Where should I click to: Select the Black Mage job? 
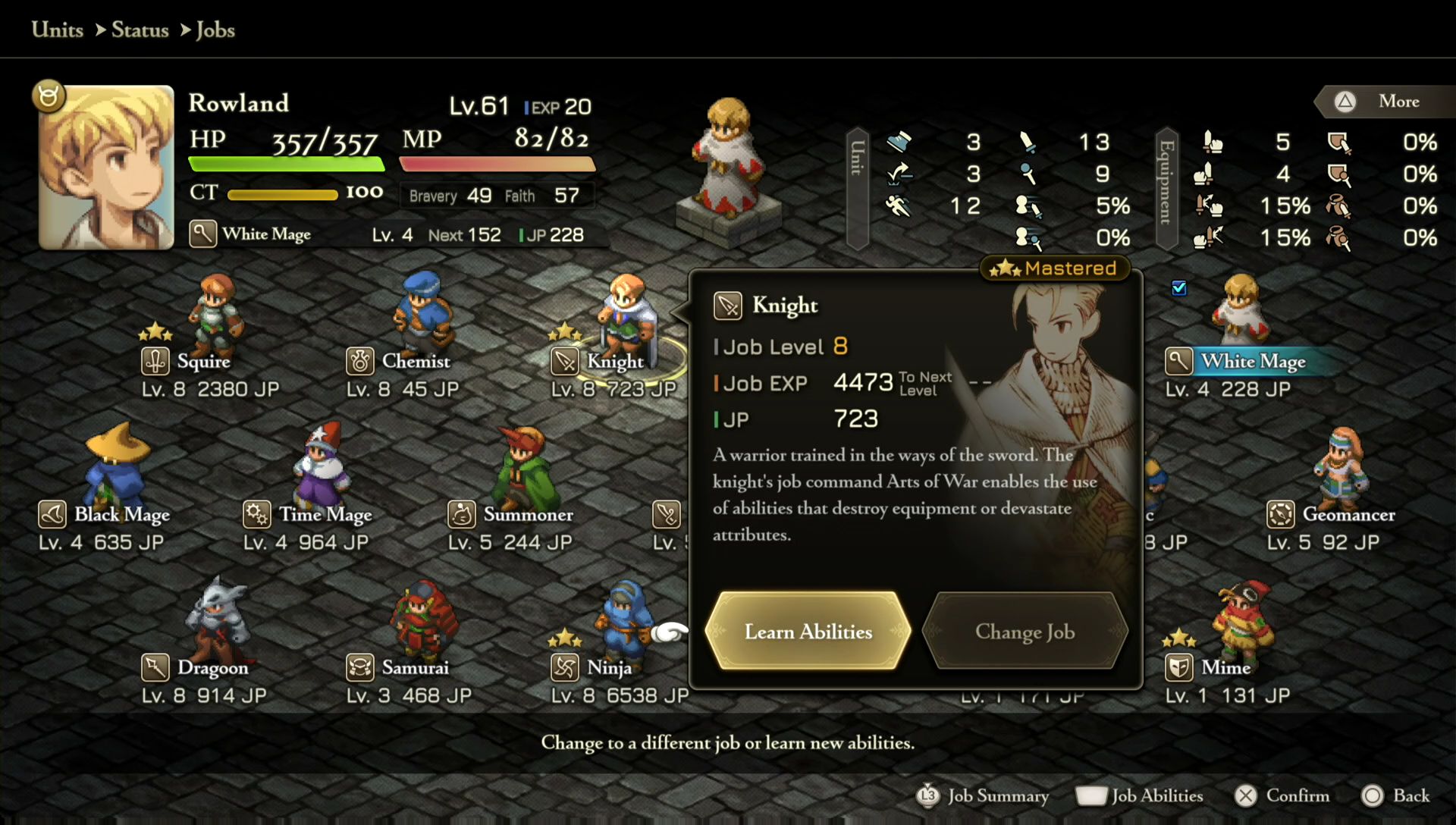tap(114, 485)
